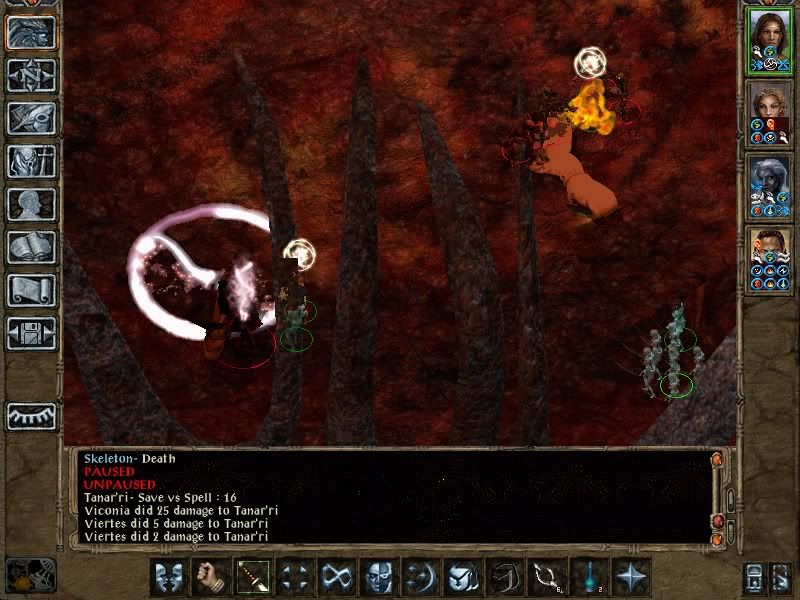Return to the game view button

pyautogui.click(x=31, y=32)
